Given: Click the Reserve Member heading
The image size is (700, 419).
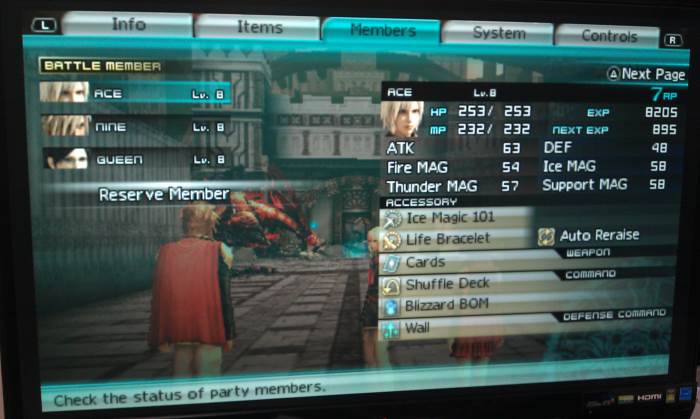Looking at the screenshot, I should click(x=164, y=194).
